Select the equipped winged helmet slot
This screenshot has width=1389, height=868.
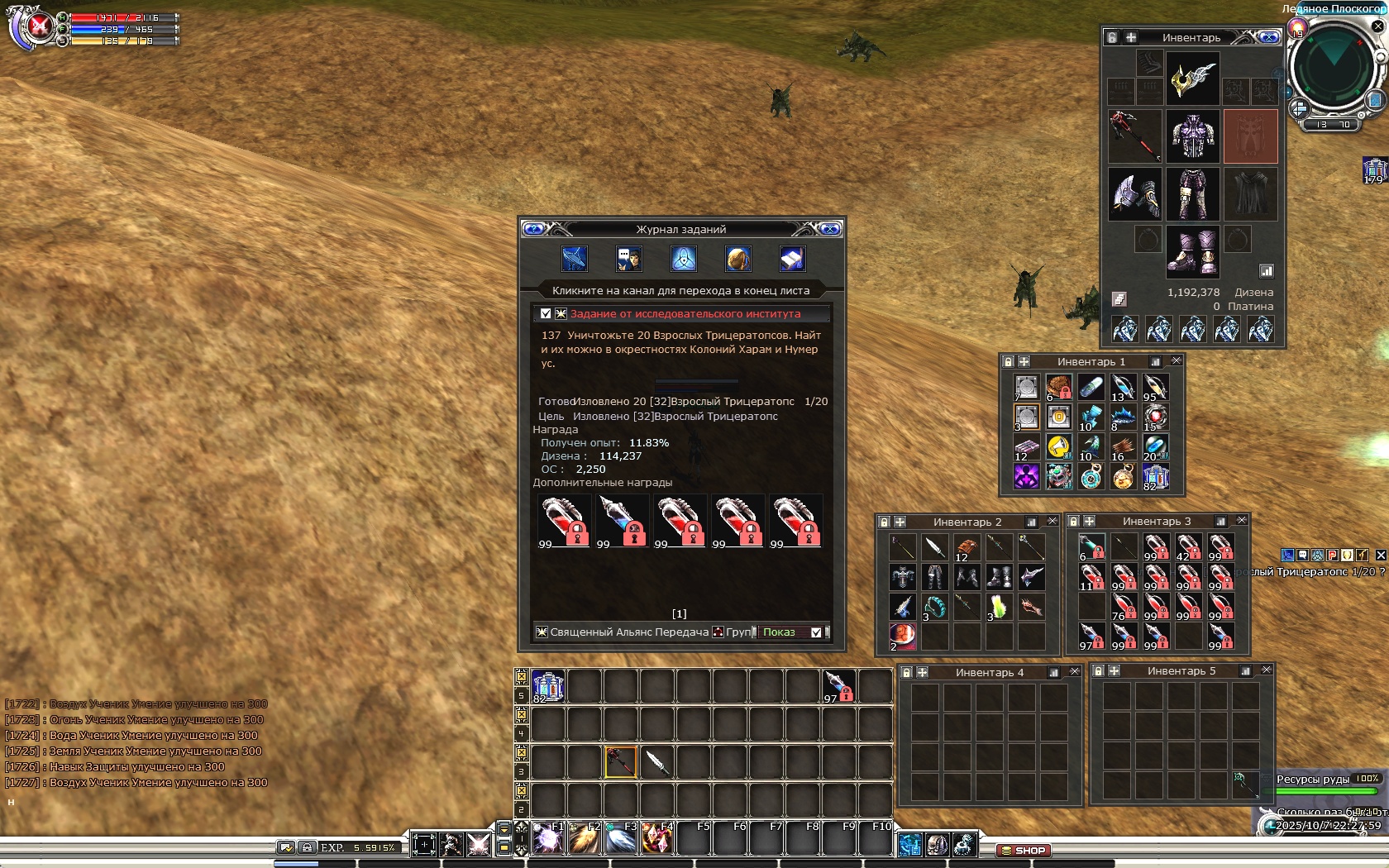click(x=1192, y=79)
